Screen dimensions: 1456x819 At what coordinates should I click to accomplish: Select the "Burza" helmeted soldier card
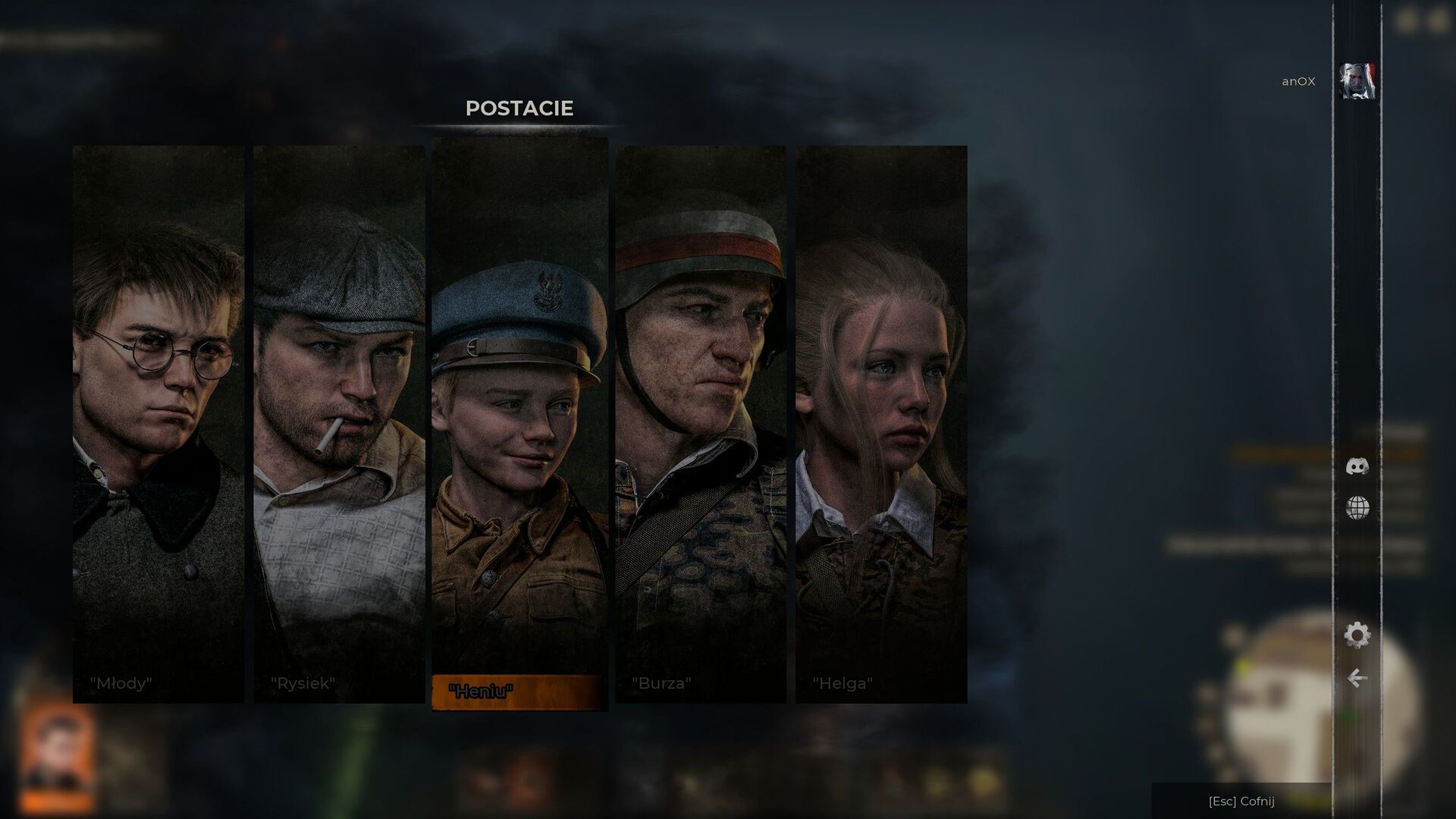click(700, 425)
